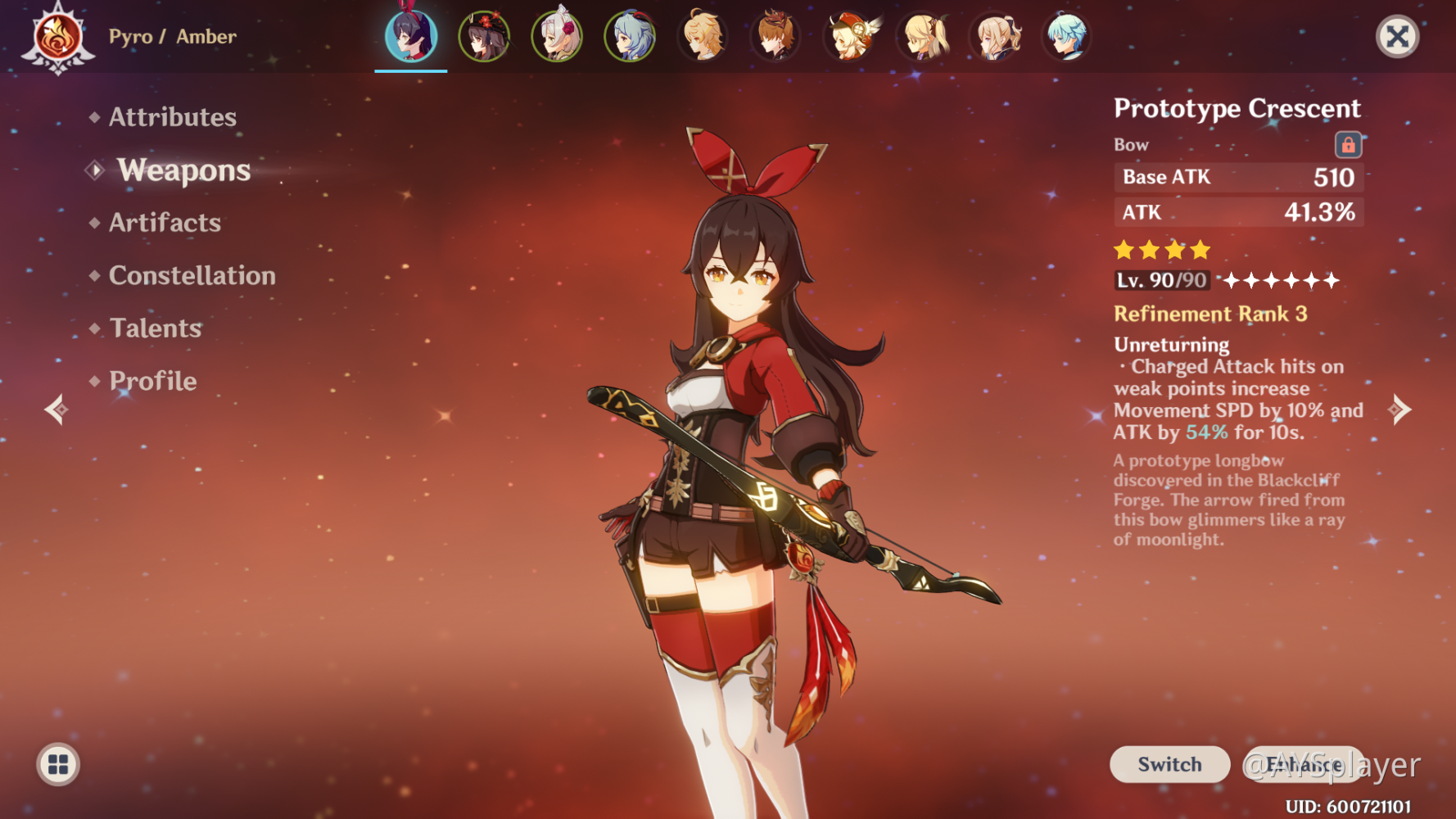This screenshot has width=1456, height=819.
Task: Toggle the weapon lock icon
Action: [x=1348, y=145]
